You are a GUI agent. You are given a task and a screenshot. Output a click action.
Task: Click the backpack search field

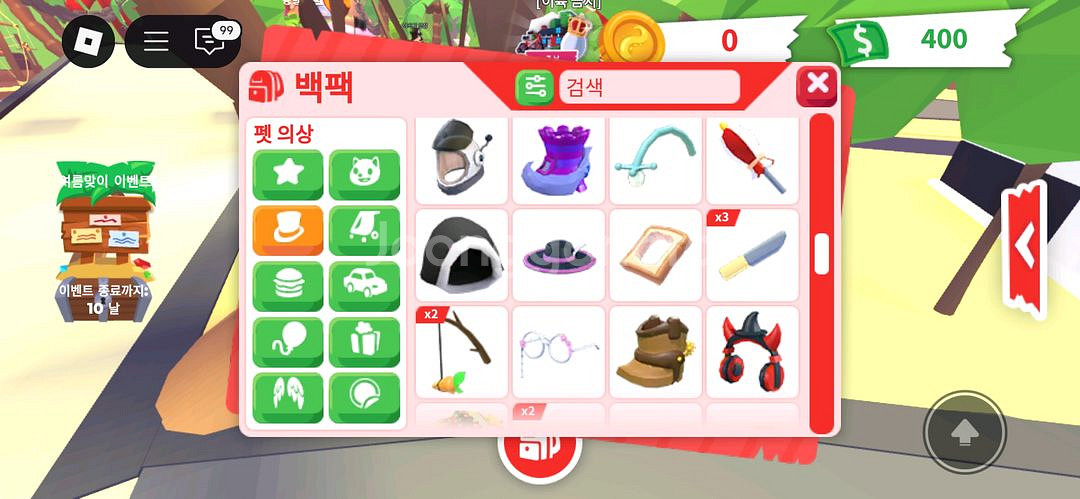[648, 87]
